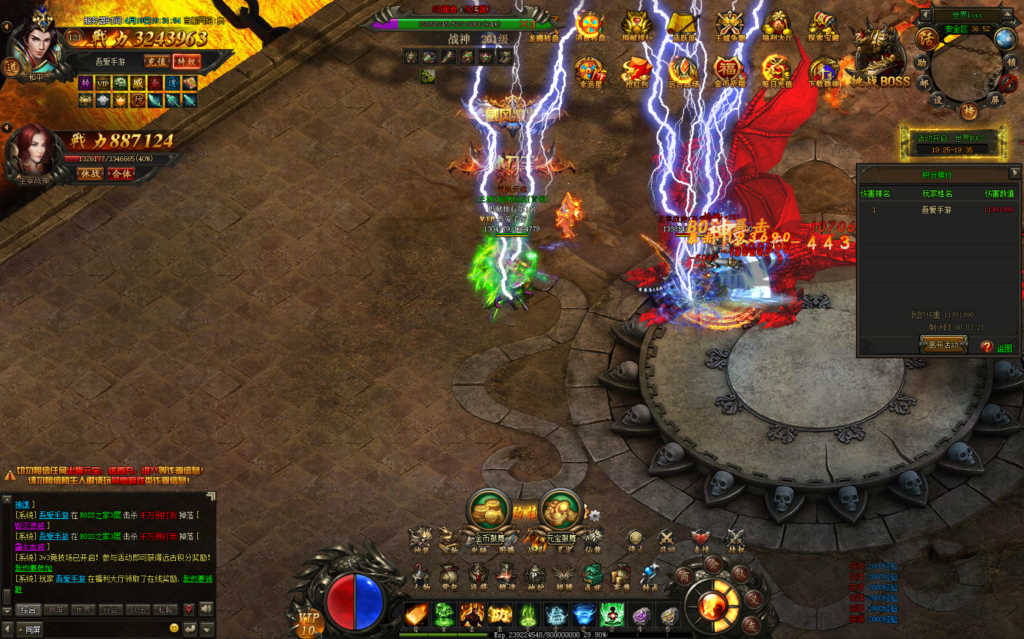Open the 金币祈福 gold blessing icon
The height and width of the screenshot is (639, 1024).
point(729,70)
